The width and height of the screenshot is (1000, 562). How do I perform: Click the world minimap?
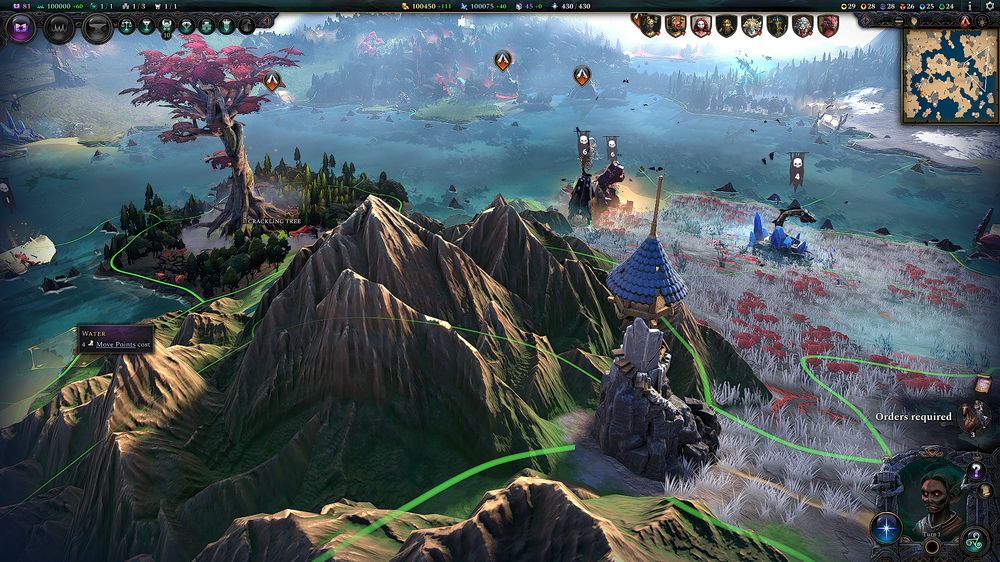pyautogui.click(x=949, y=75)
